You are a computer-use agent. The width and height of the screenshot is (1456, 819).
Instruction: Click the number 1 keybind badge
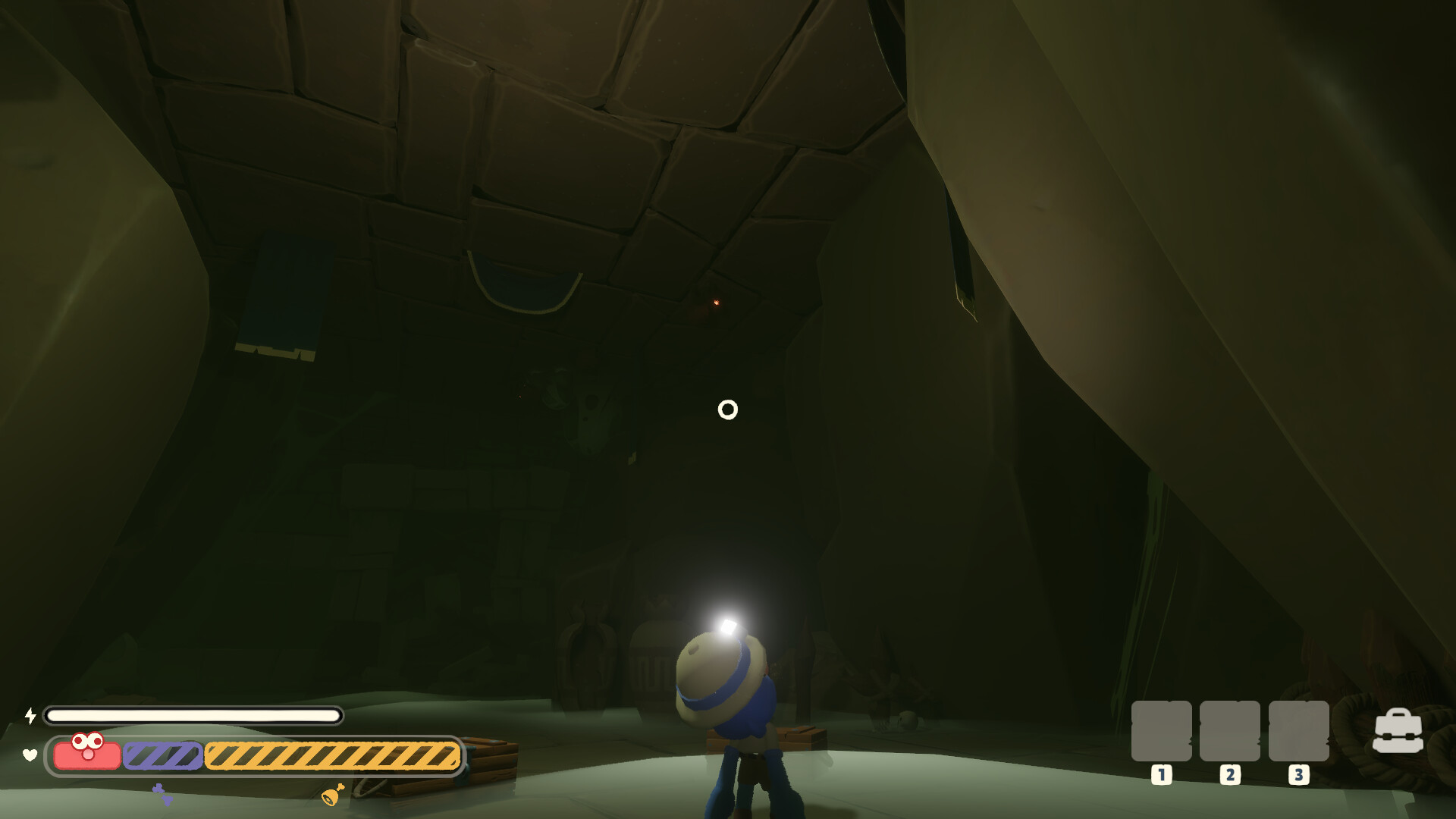click(x=1160, y=776)
